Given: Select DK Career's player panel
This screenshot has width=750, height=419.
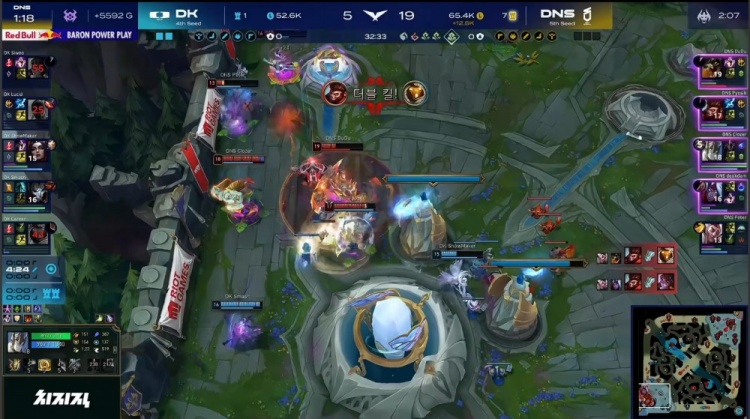Looking at the screenshot, I should point(27,231).
